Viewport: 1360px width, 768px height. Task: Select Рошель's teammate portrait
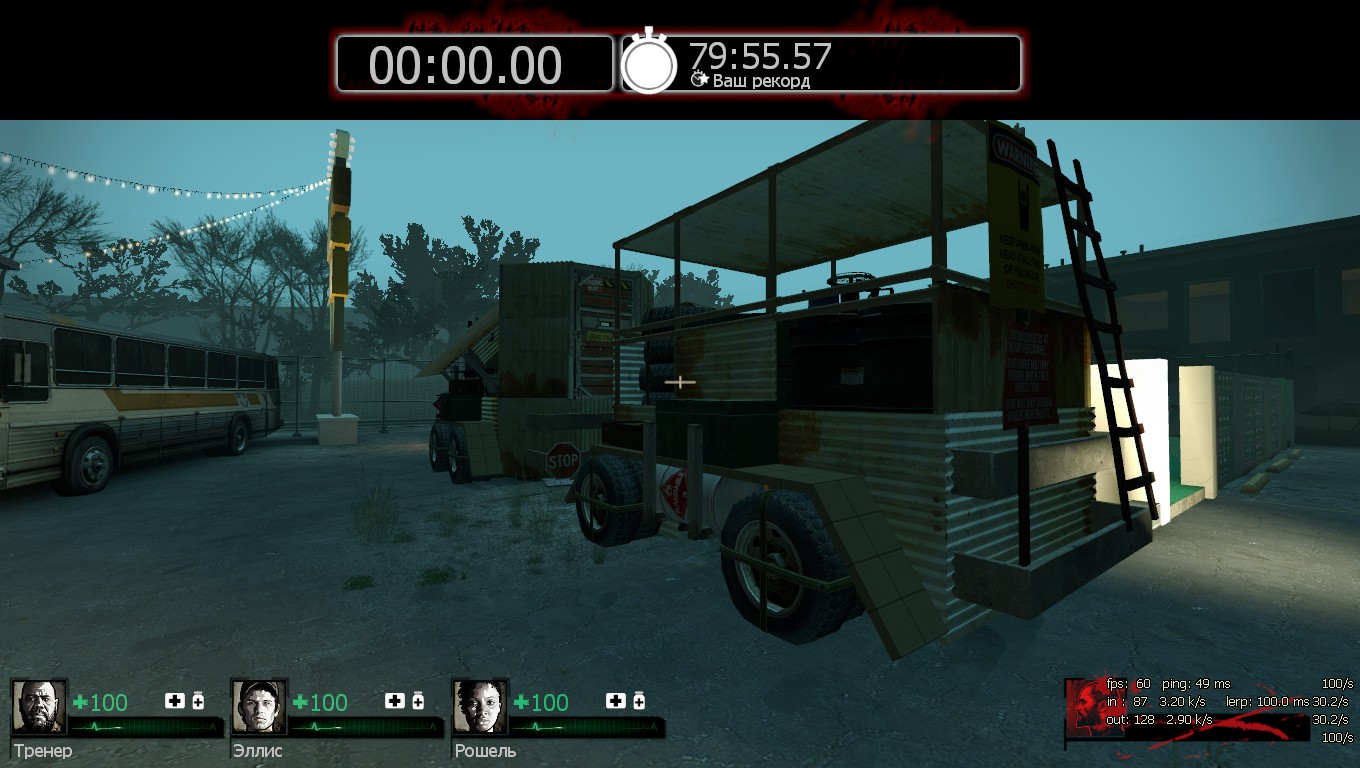(480, 707)
